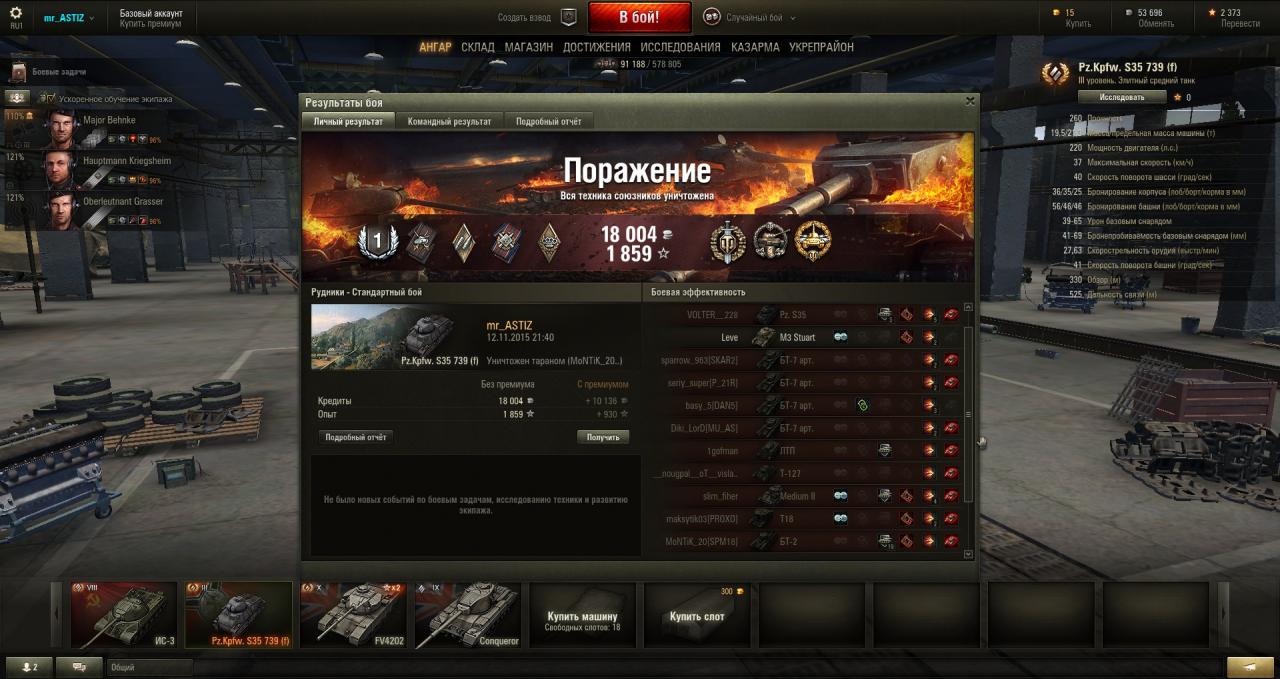Open the «Укрепрайон» stronghold menu
This screenshot has width=1280, height=679.
[x=821, y=47]
